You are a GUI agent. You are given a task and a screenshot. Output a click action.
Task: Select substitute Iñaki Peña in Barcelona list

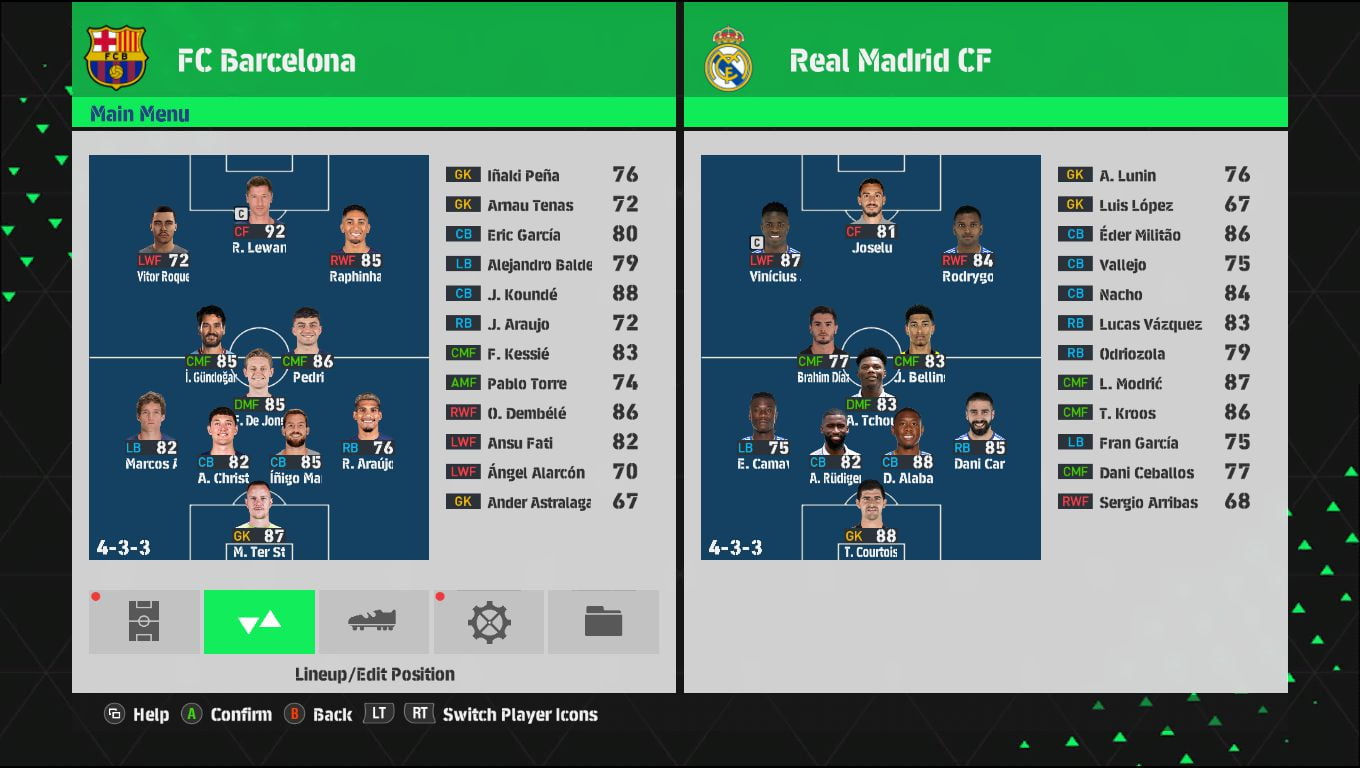click(x=541, y=175)
